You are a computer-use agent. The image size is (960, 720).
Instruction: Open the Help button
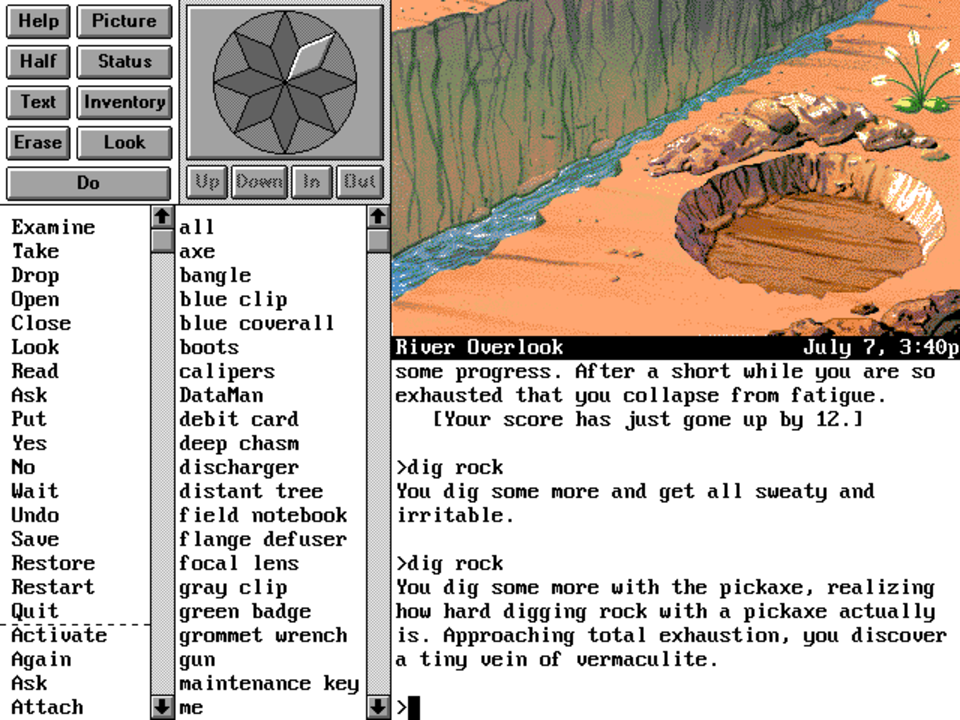point(38,21)
